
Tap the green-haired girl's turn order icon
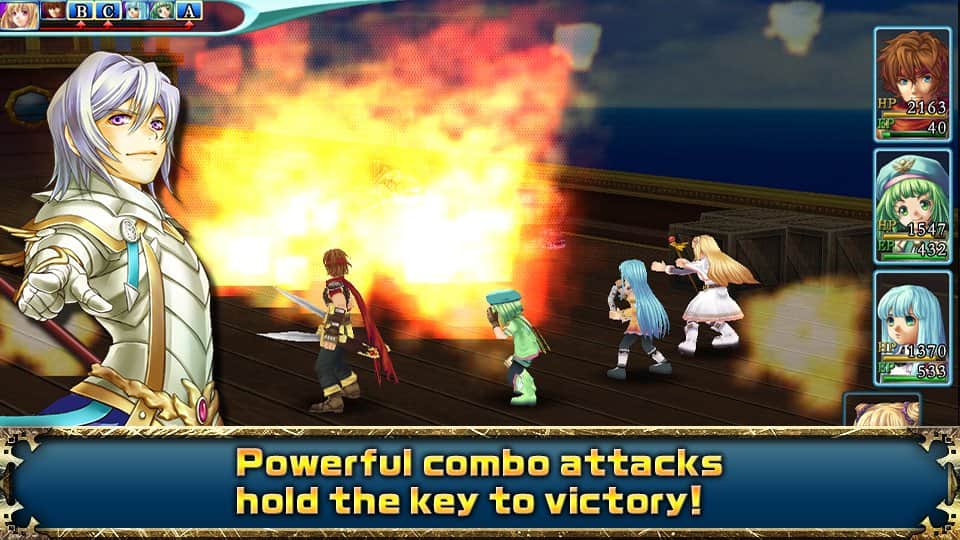click(162, 12)
